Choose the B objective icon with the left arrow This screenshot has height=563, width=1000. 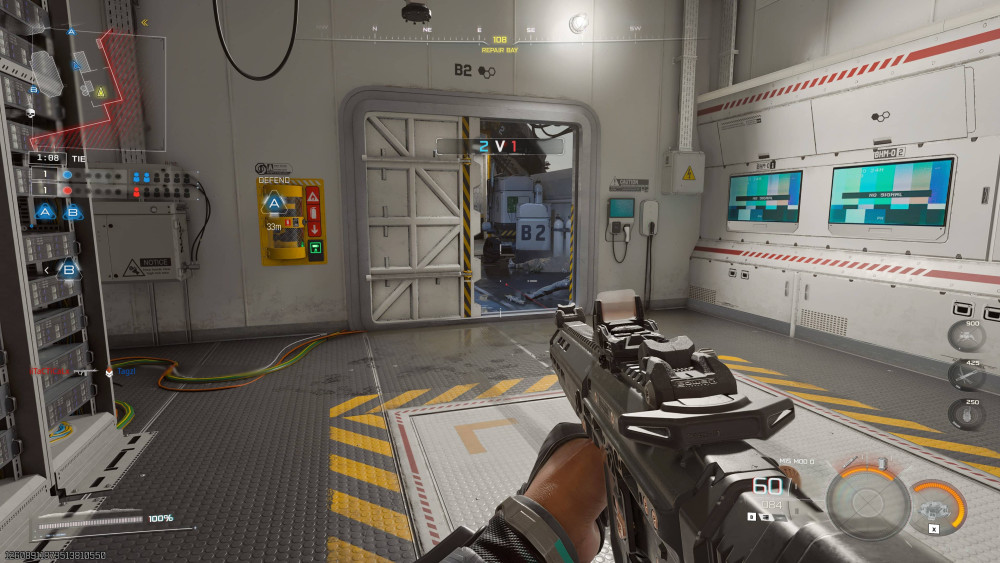point(68,268)
